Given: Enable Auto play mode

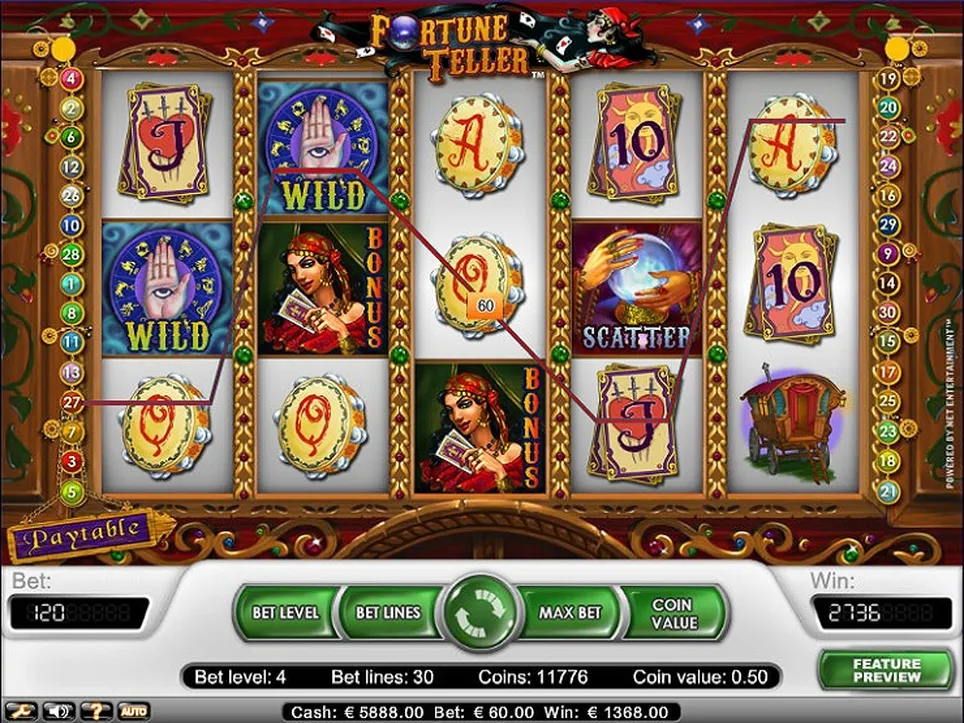Looking at the screenshot, I should tap(134, 711).
